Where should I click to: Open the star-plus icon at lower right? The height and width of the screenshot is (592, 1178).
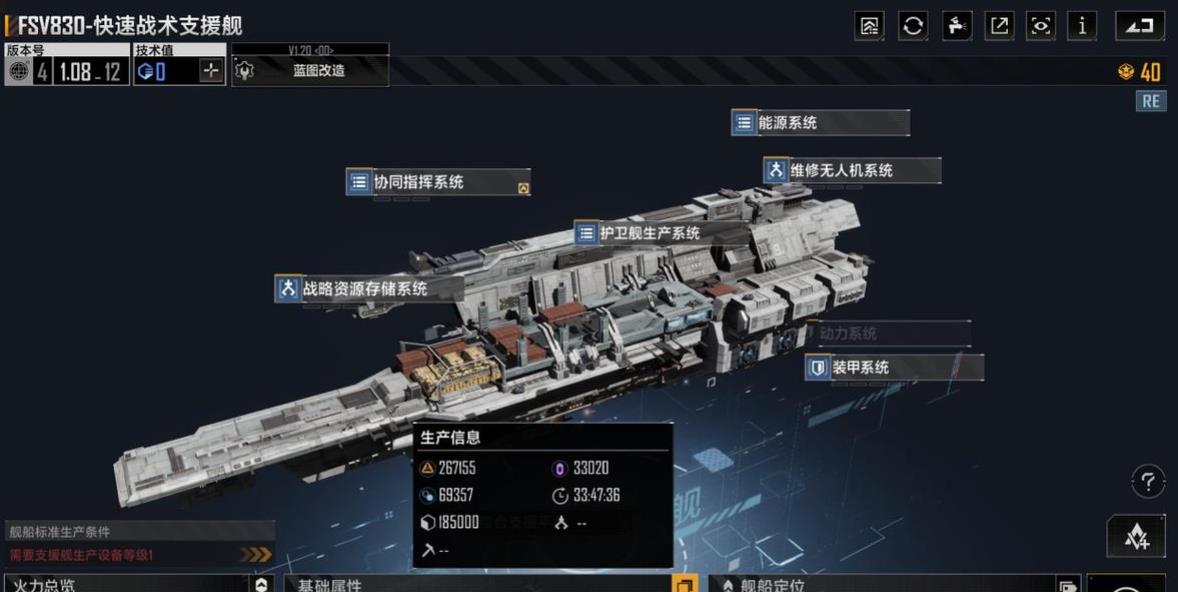coord(1136,537)
